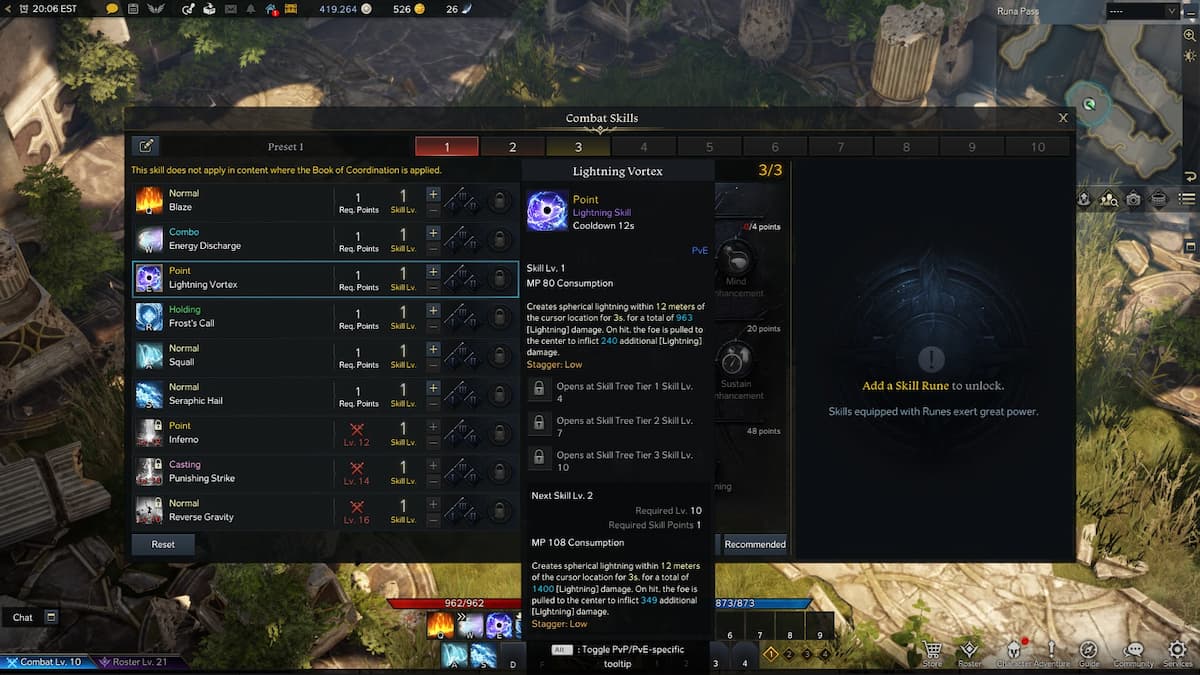Image resolution: width=1200 pixels, height=675 pixels.
Task: Open the Roster menu
Action: pyautogui.click(x=969, y=653)
